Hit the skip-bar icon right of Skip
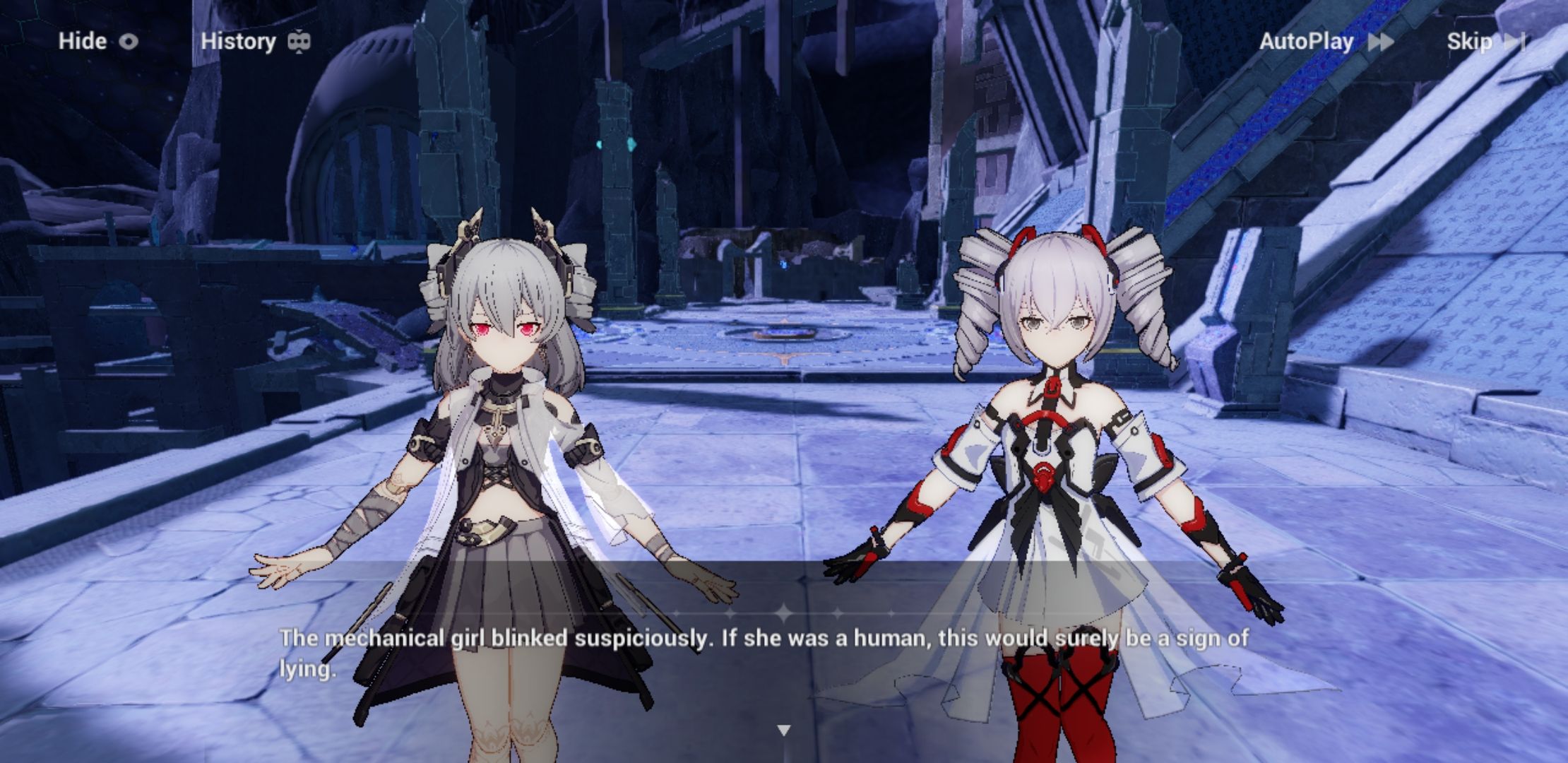This screenshot has height=763, width=1568. [x=1518, y=42]
